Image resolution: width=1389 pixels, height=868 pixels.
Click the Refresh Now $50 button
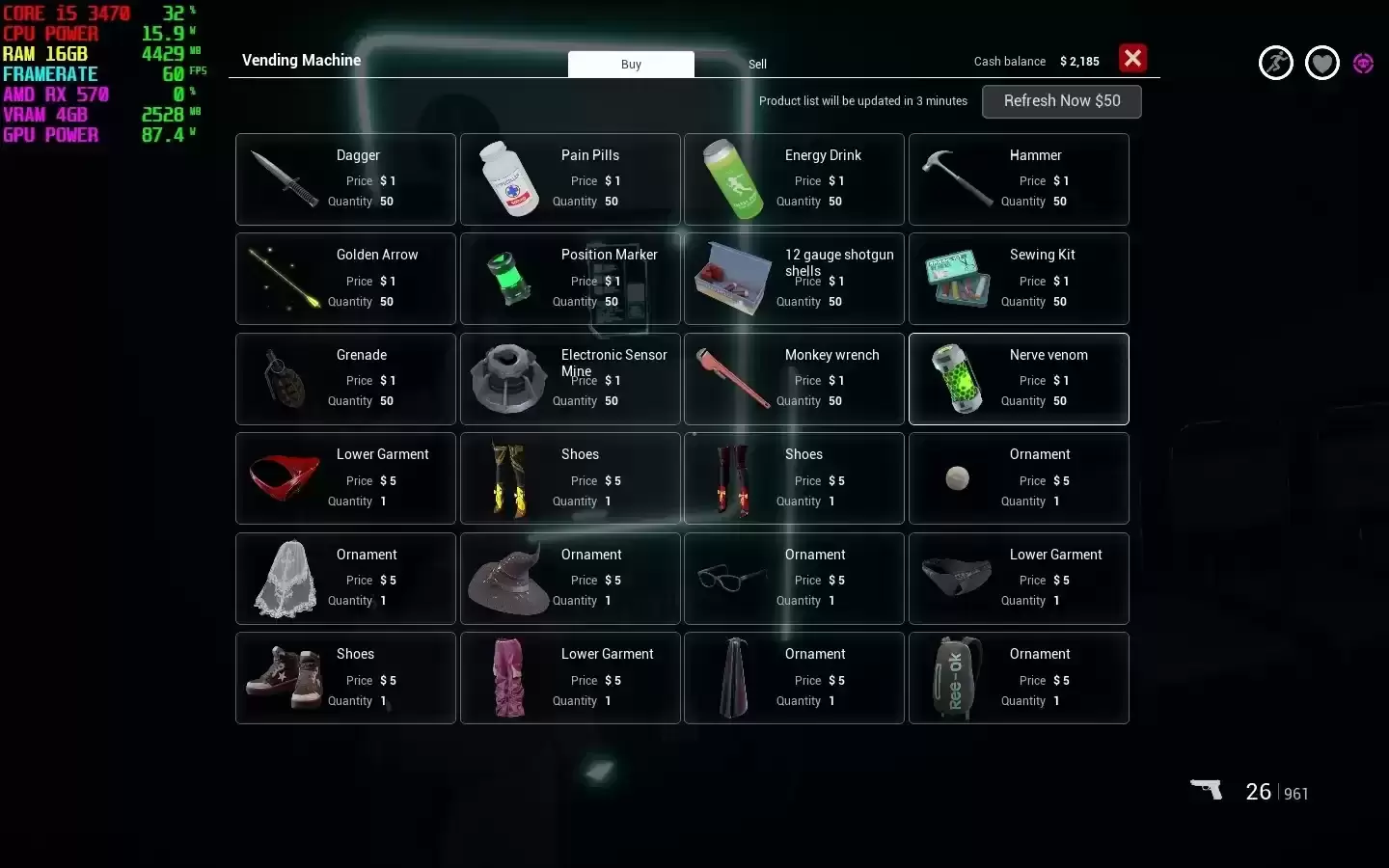(1061, 101)
